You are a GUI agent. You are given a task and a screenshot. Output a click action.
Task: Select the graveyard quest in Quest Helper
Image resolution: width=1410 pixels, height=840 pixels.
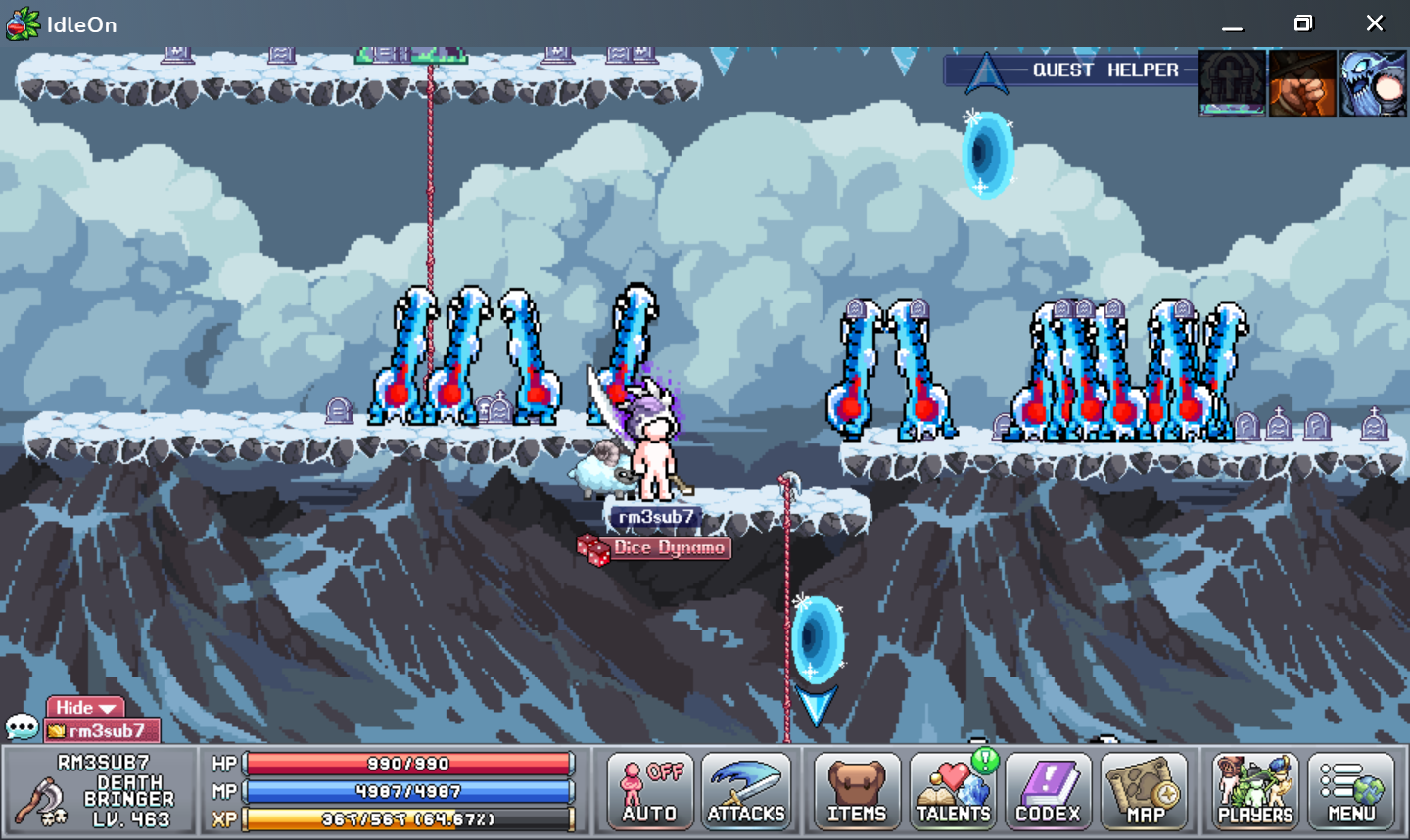pyautogui.click(x=1231, y=82)
